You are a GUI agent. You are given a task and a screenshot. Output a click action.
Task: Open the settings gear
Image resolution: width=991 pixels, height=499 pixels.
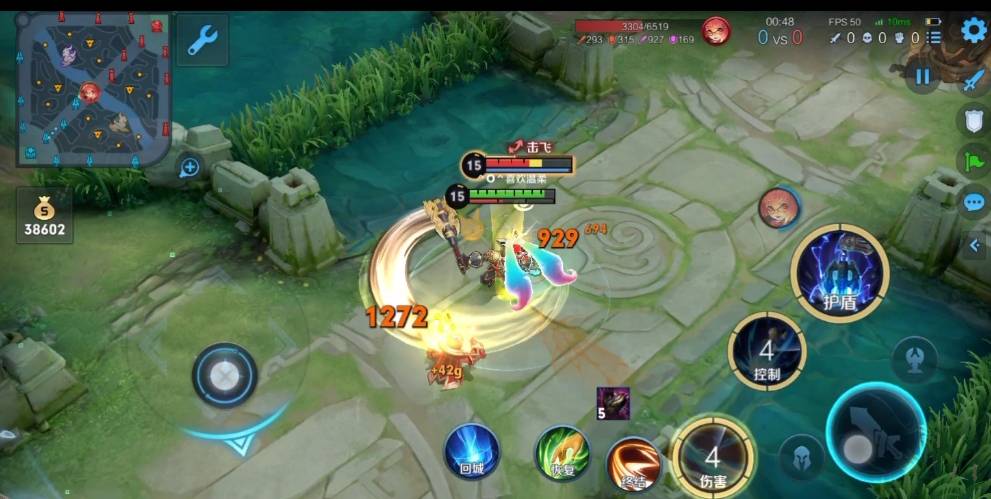pos(973,30)
